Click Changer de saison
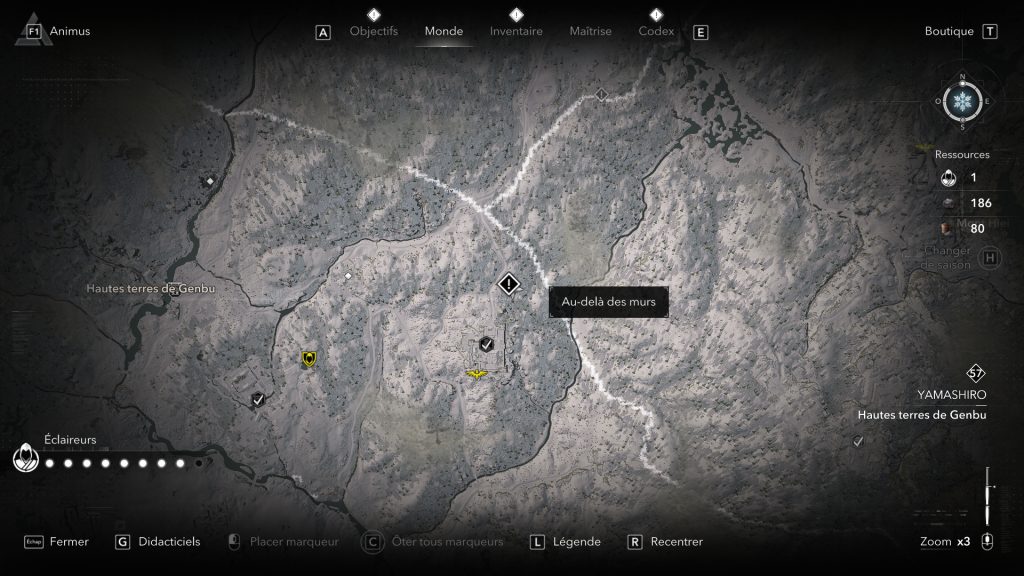This screenshot has width=1024, height=576. 949,257
